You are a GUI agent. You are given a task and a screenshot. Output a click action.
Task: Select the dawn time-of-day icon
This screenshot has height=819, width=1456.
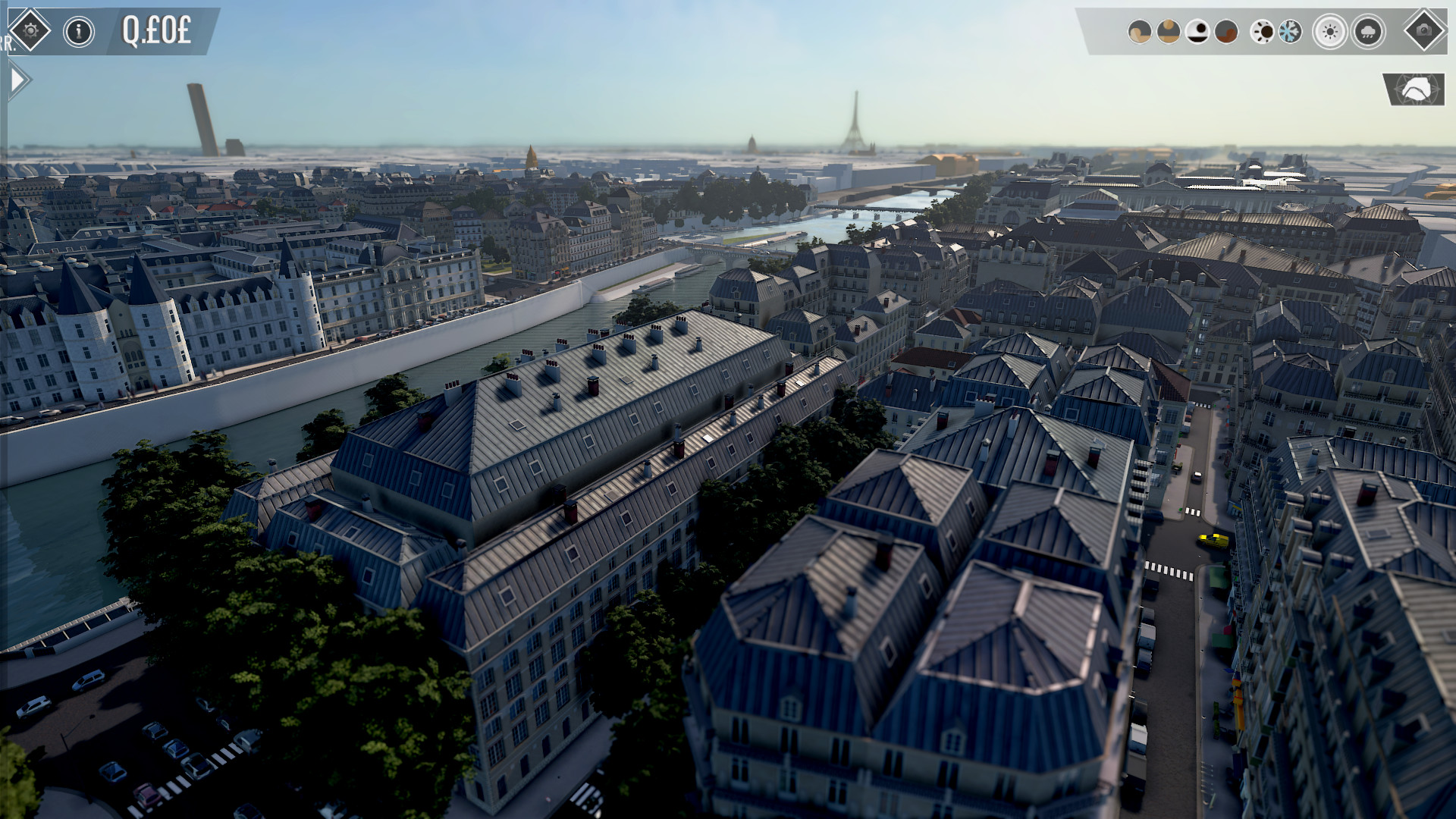[x=1140, y=31]
